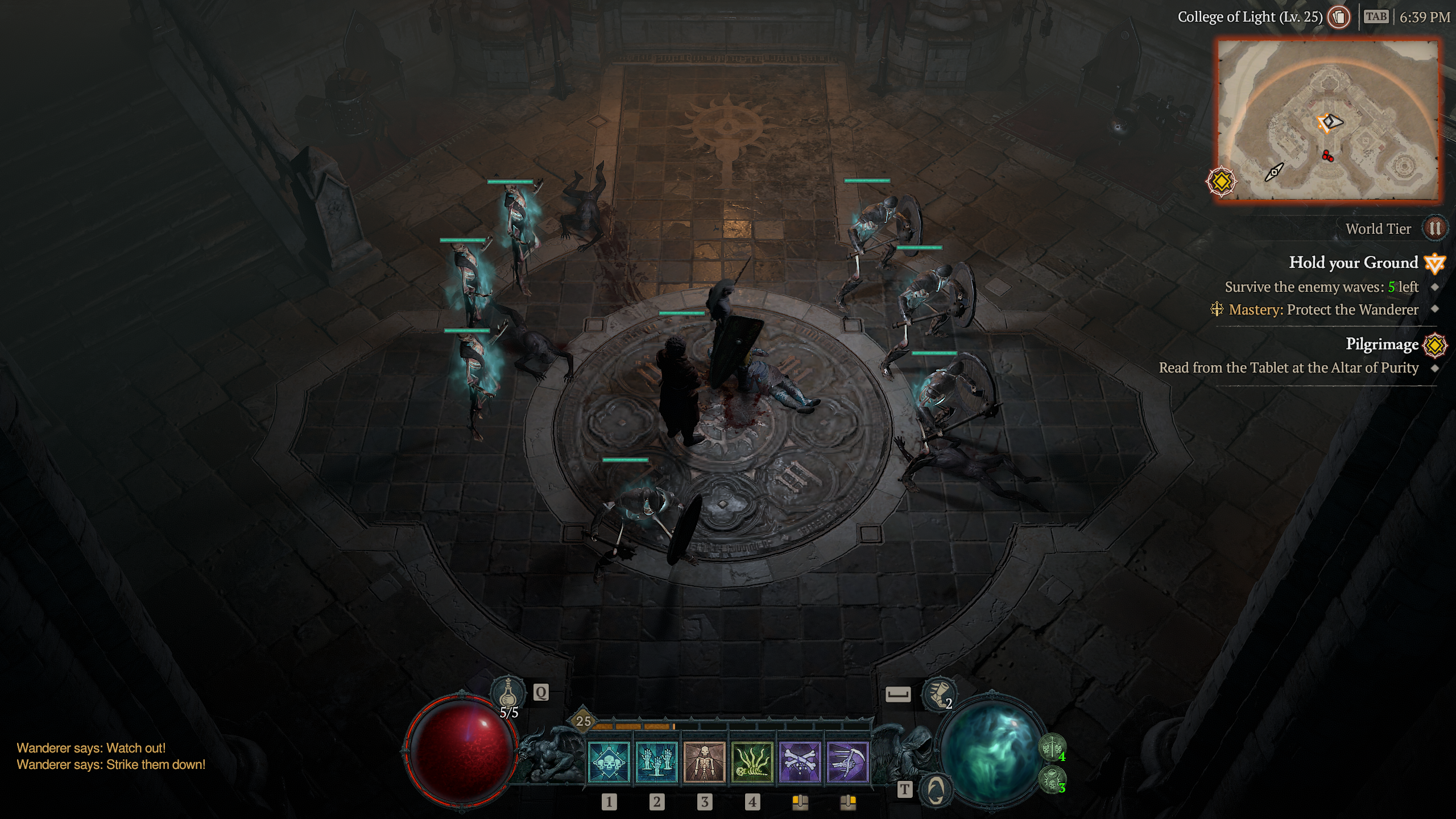Select the Hold your Ground event tracker
1456x819 pixels.
pos(1353,263)
